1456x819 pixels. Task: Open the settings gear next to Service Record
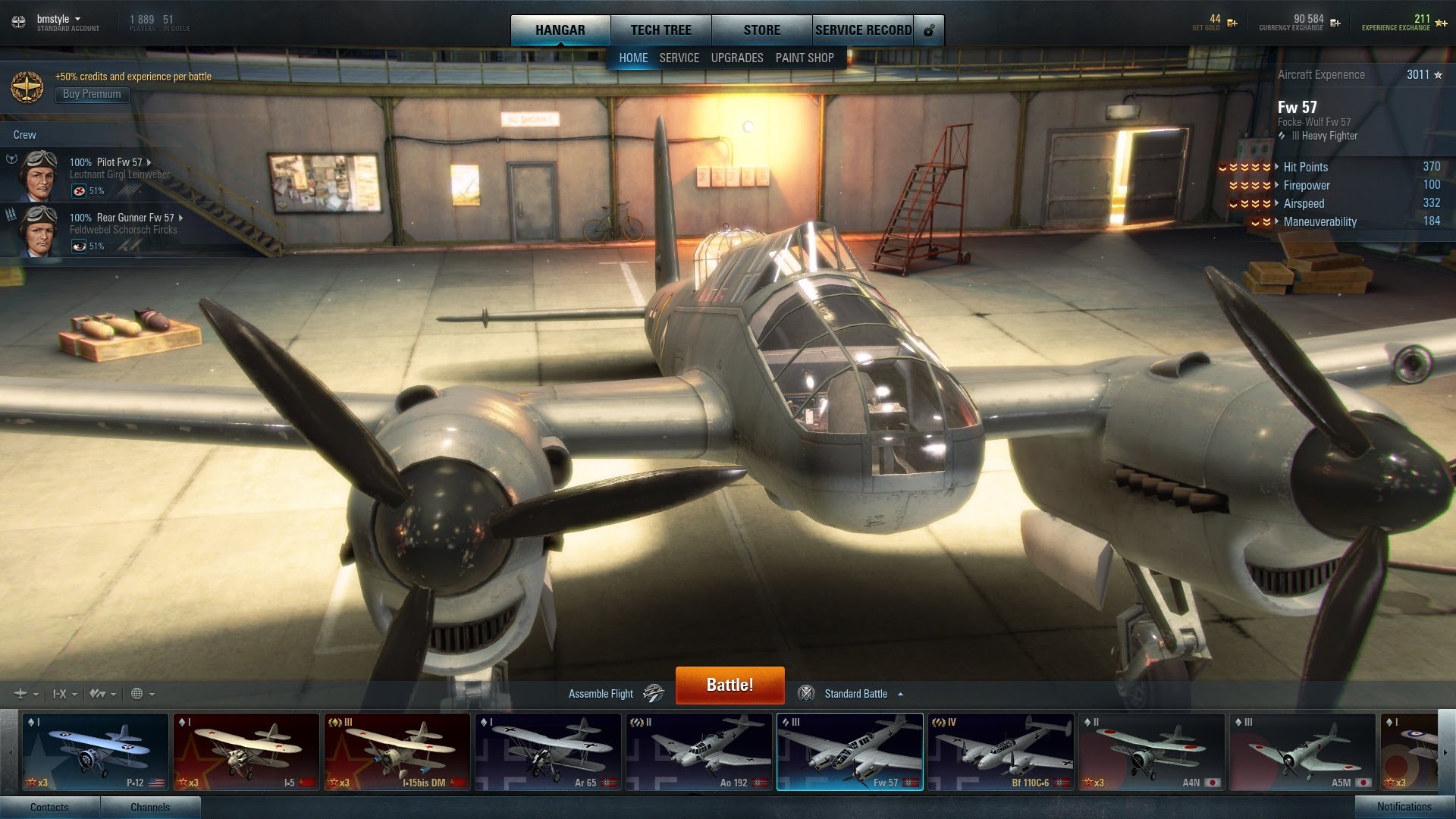929,30
